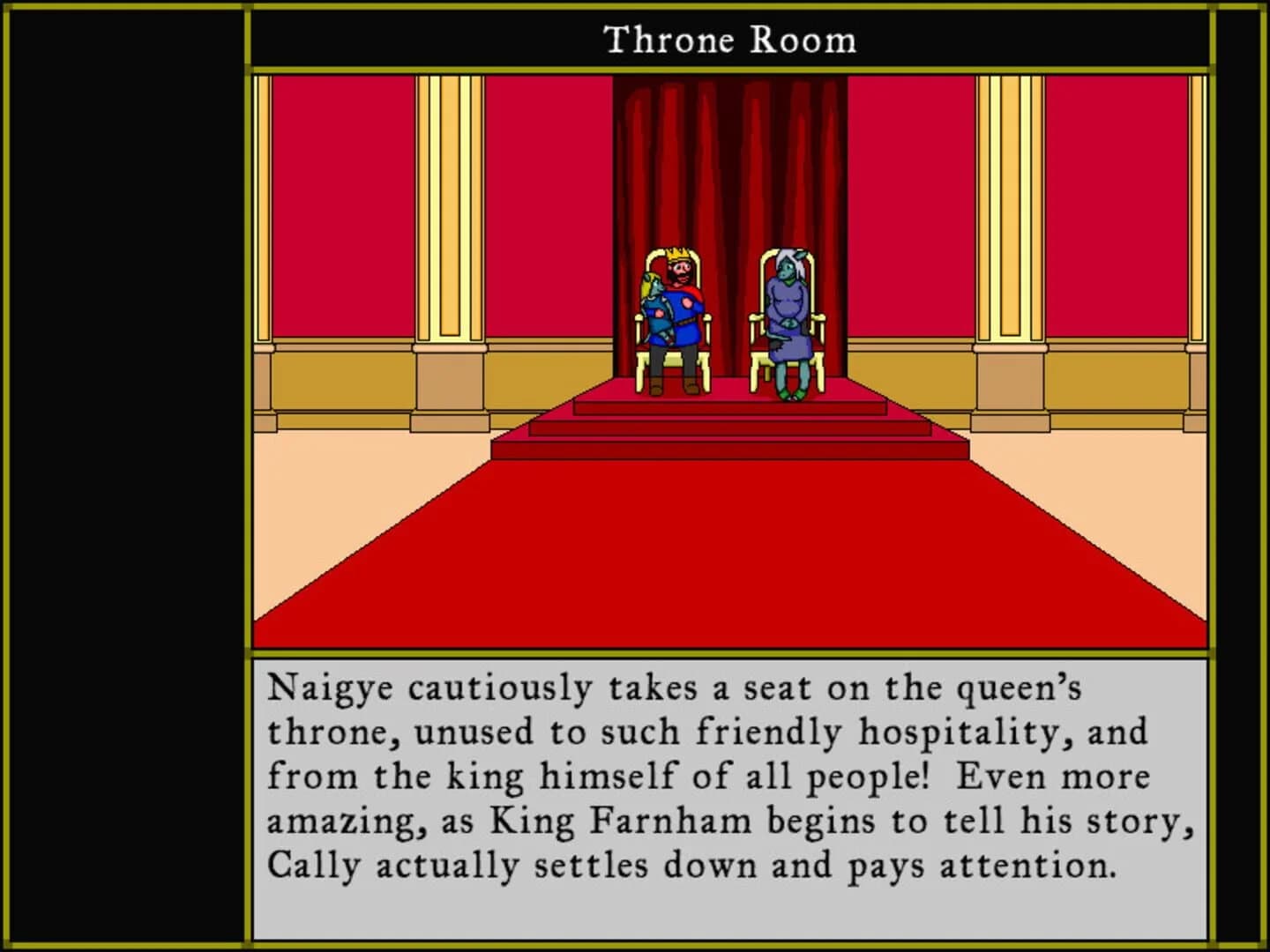
Task: Click the gray narration text box to continue
Action: point(732,793)
